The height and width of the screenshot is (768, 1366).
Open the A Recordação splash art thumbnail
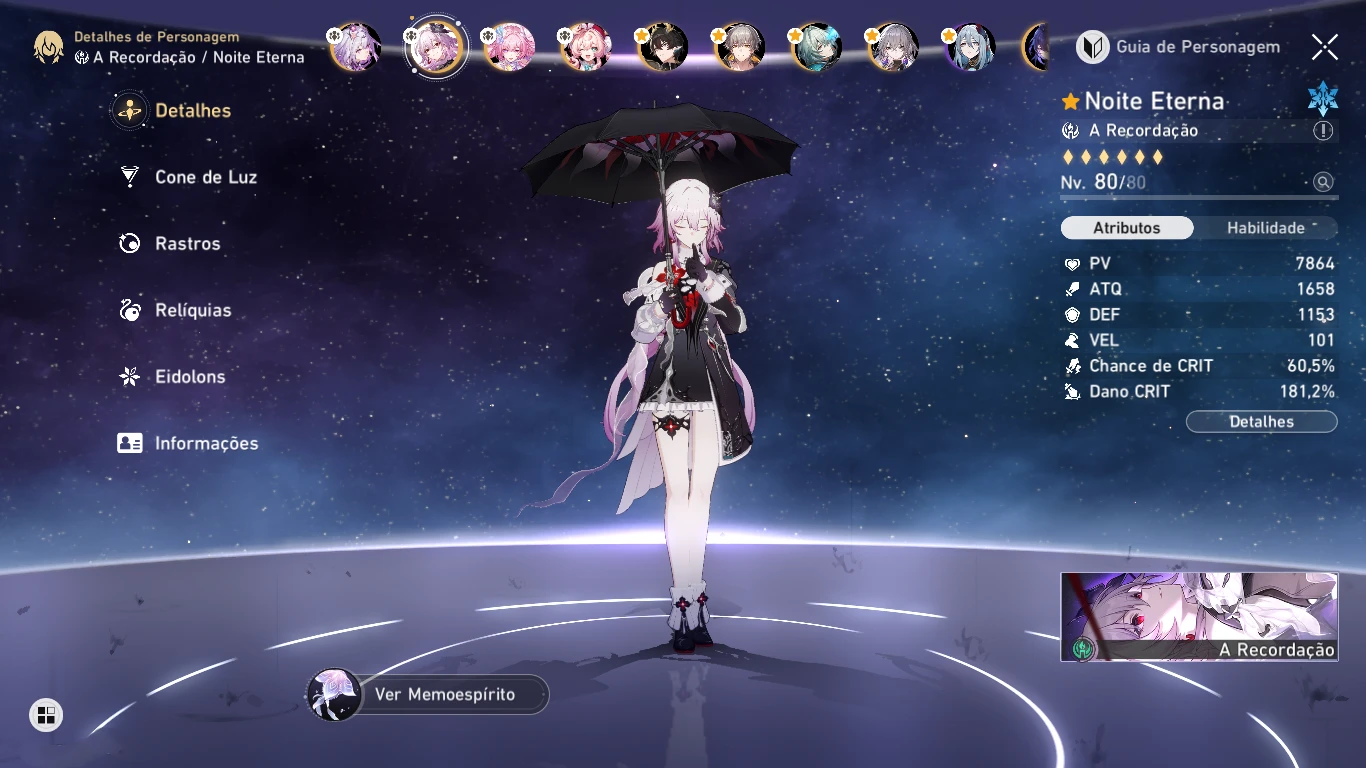tap(1199, 616)
